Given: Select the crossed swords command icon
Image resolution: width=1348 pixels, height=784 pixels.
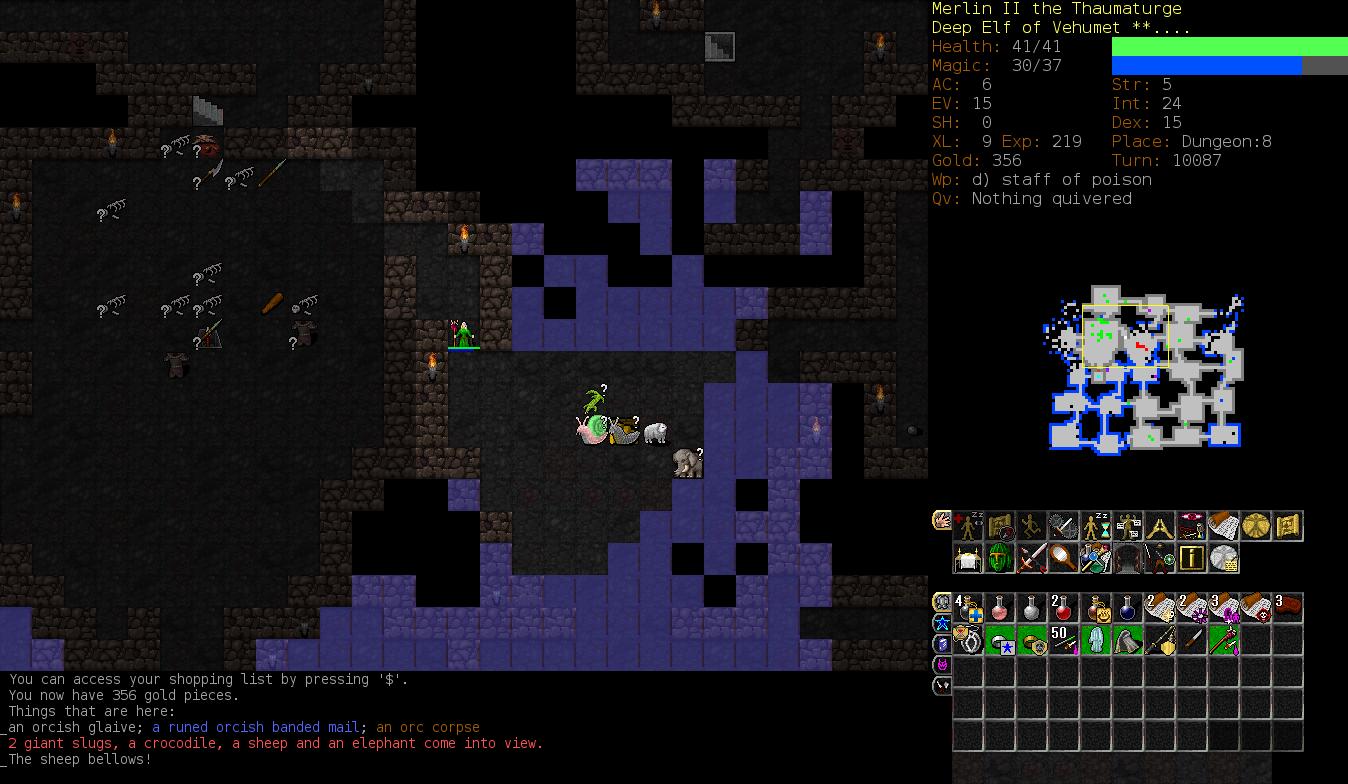Looking at the screenshot, I should click(1032, 558).
